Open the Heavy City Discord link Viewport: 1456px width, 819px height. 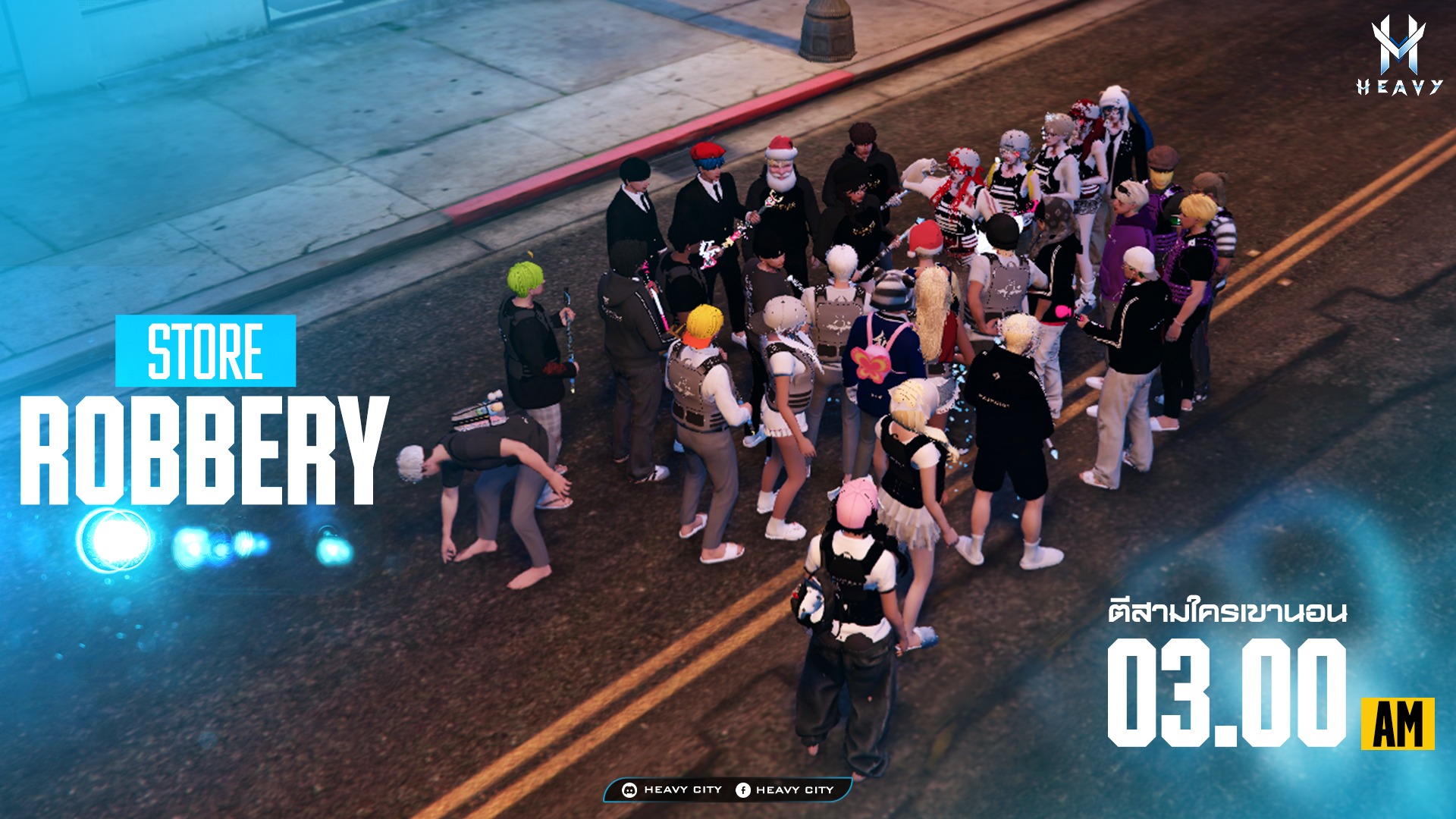click(x=672, y=789)
